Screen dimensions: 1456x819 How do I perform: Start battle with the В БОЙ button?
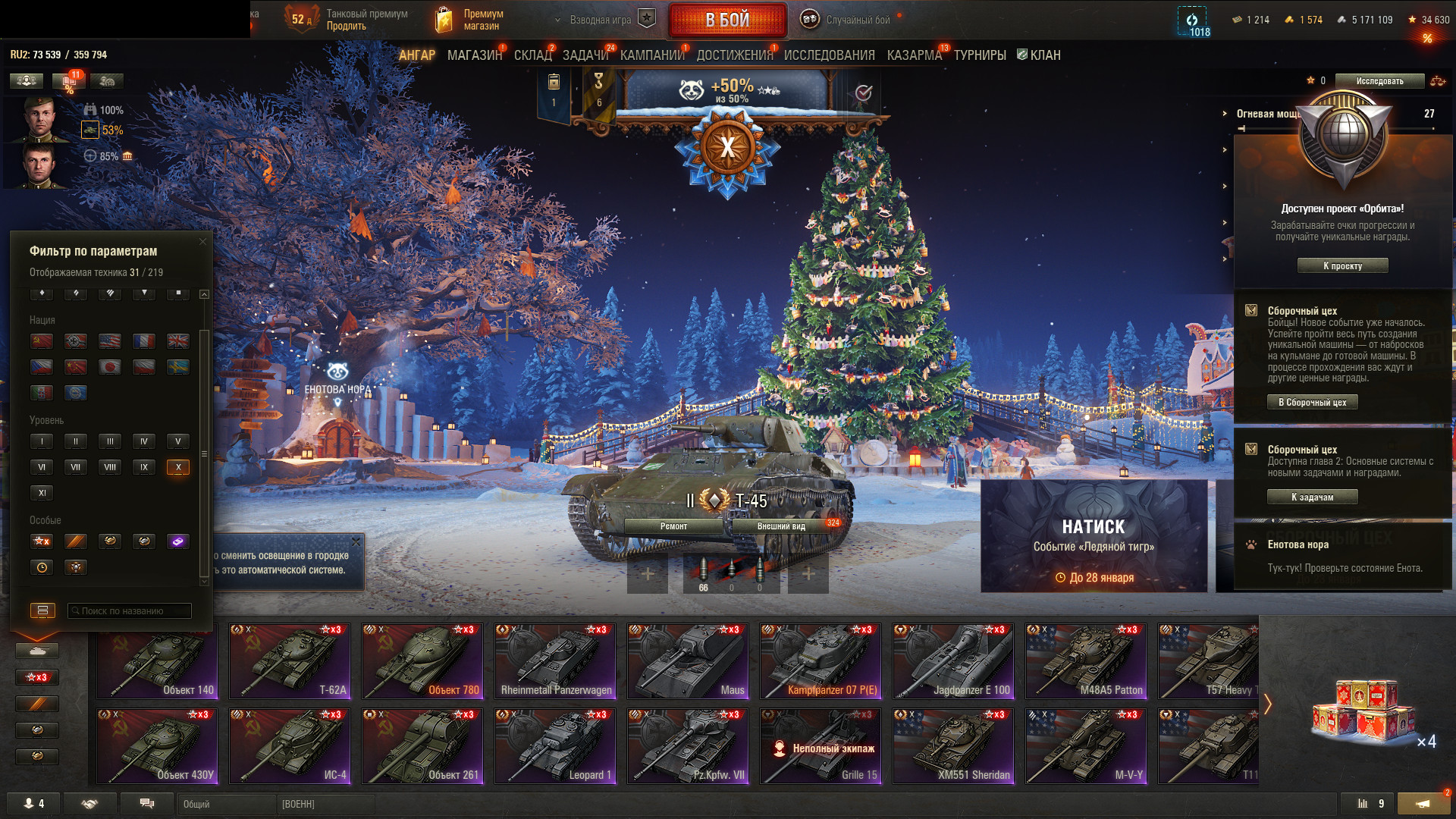726,20
